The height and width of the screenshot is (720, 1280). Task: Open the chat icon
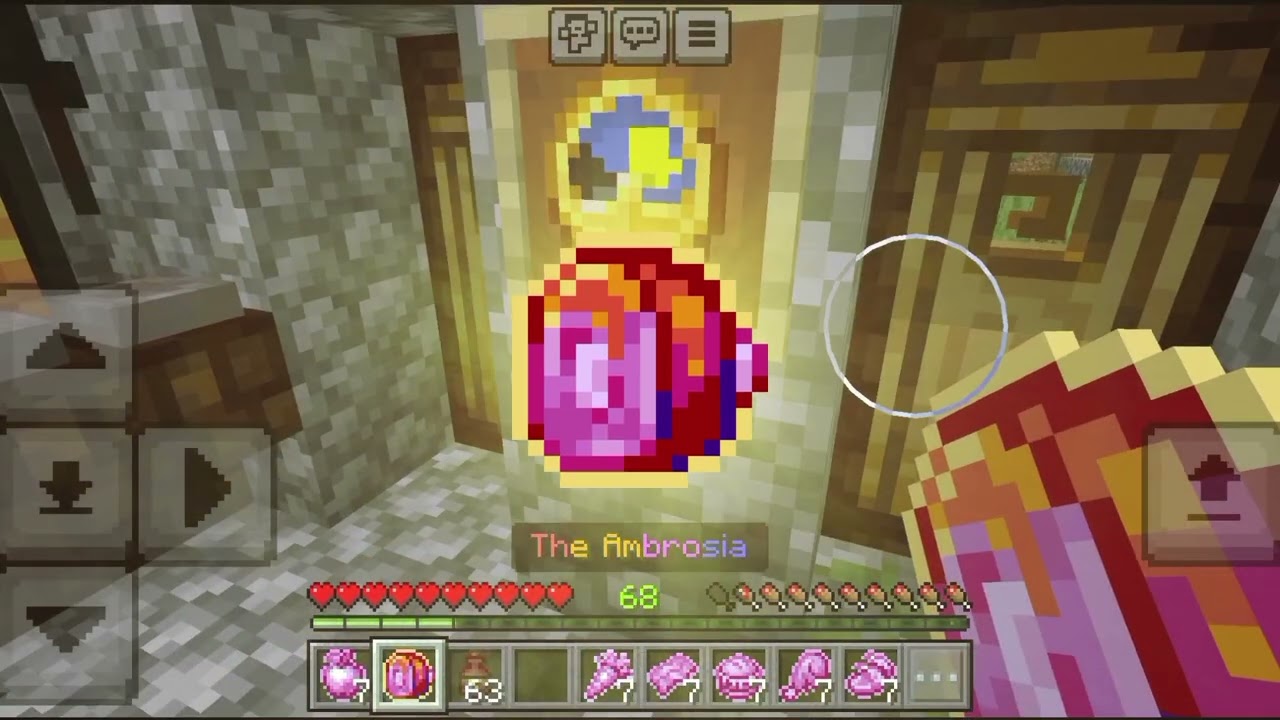[x=640, y=38]
